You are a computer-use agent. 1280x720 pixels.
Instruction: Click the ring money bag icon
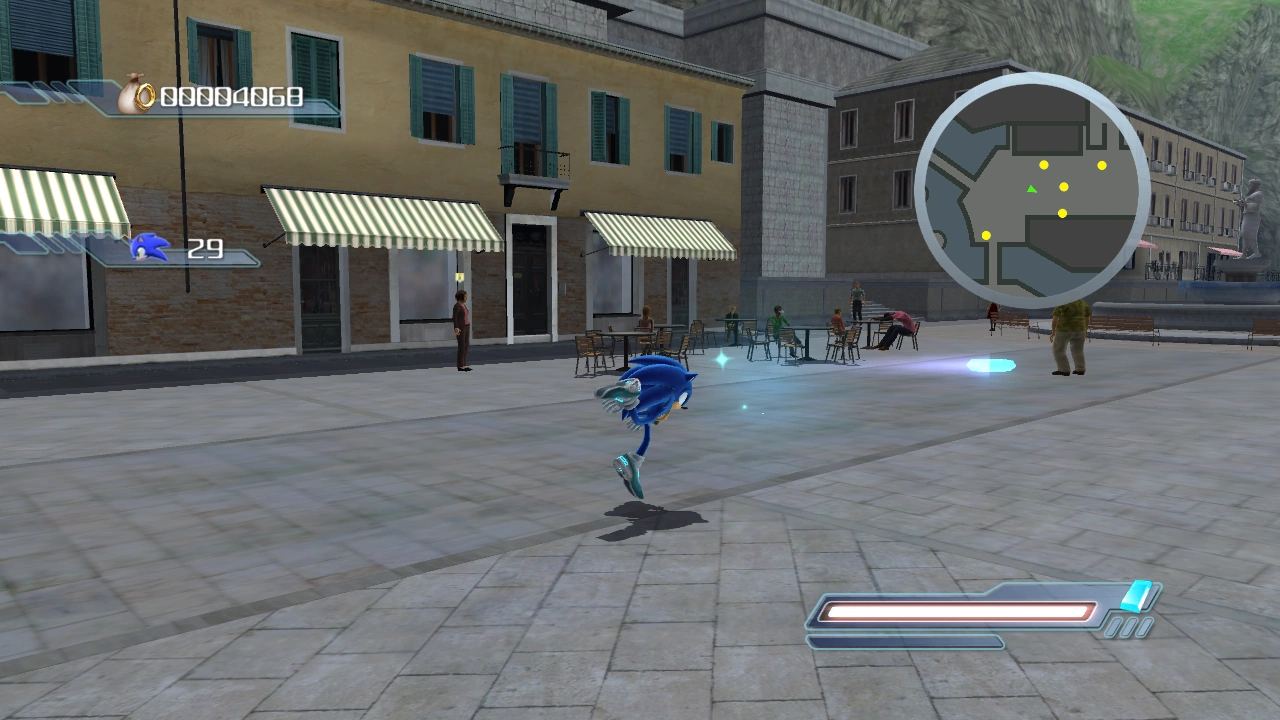point(137,96)
